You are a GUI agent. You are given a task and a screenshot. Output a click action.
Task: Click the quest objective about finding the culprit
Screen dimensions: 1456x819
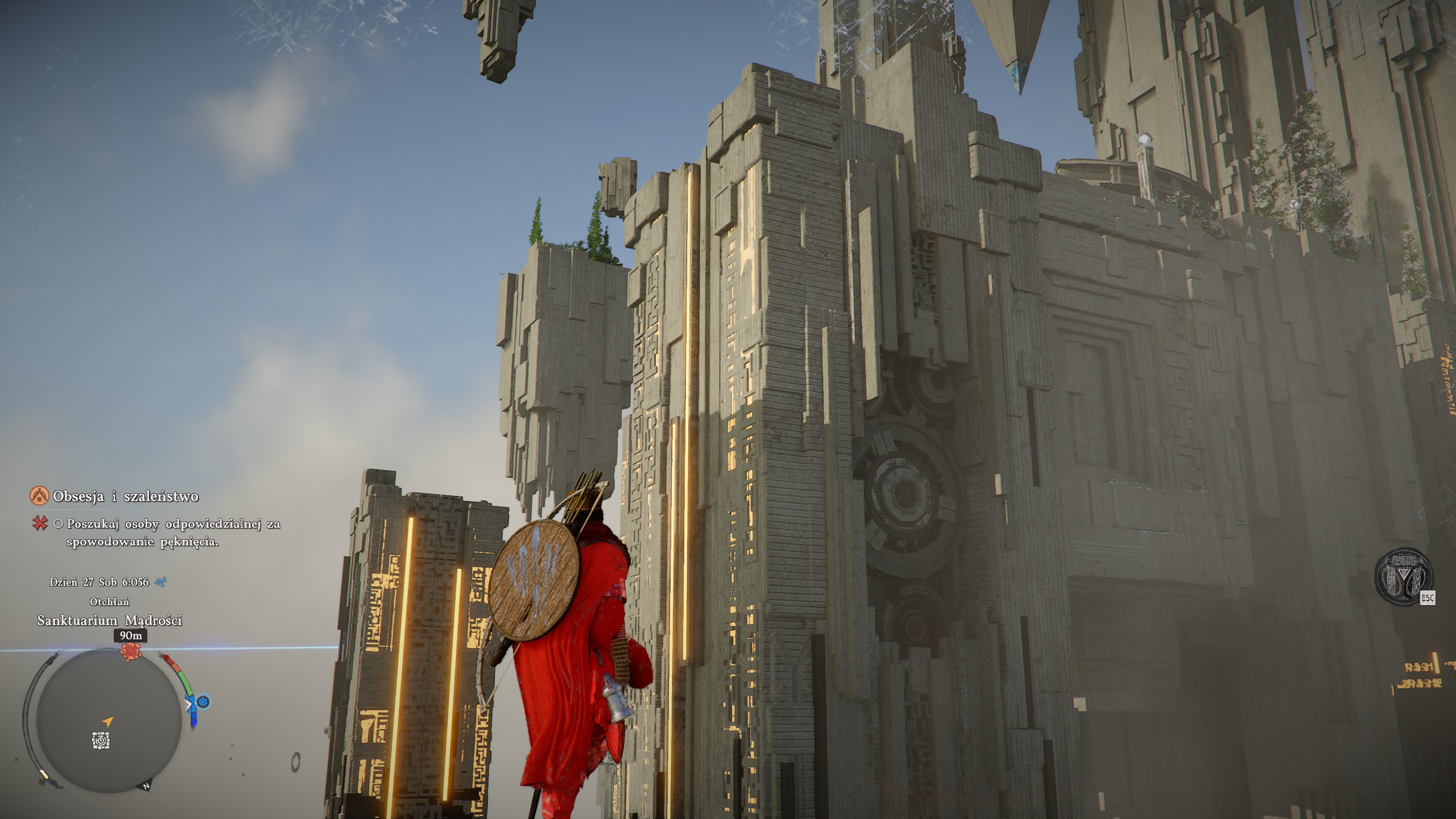click(173, 532)
